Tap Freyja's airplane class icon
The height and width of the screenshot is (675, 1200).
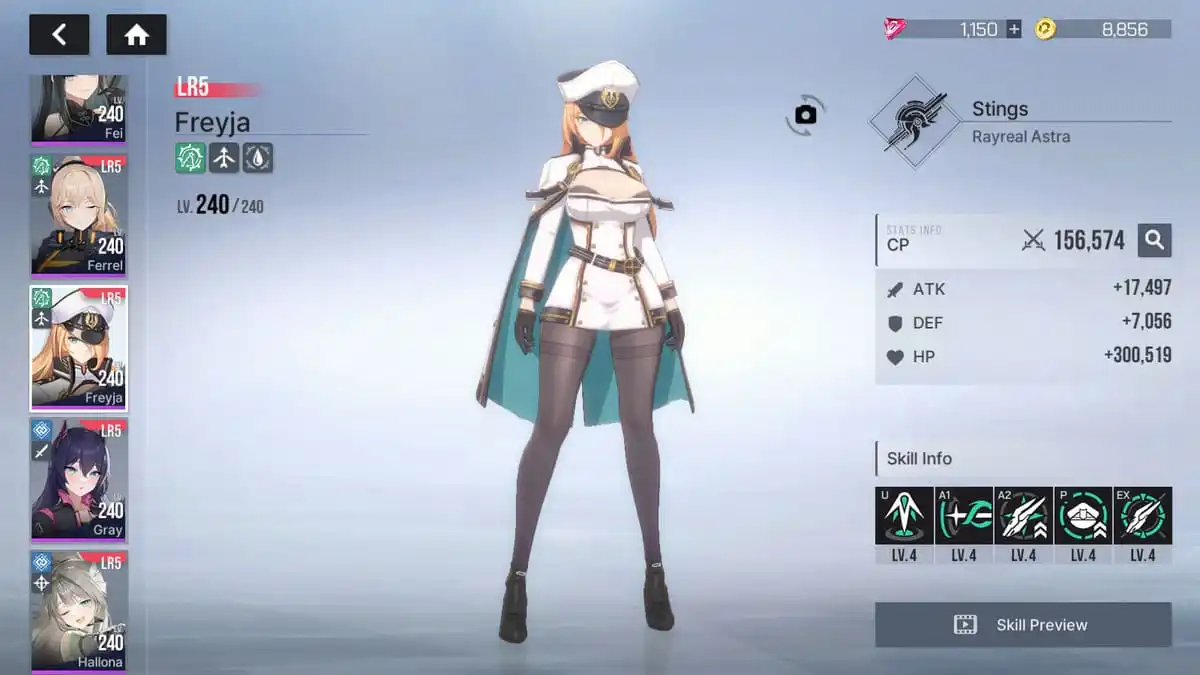pyautogui.click(x=224, y=157)
